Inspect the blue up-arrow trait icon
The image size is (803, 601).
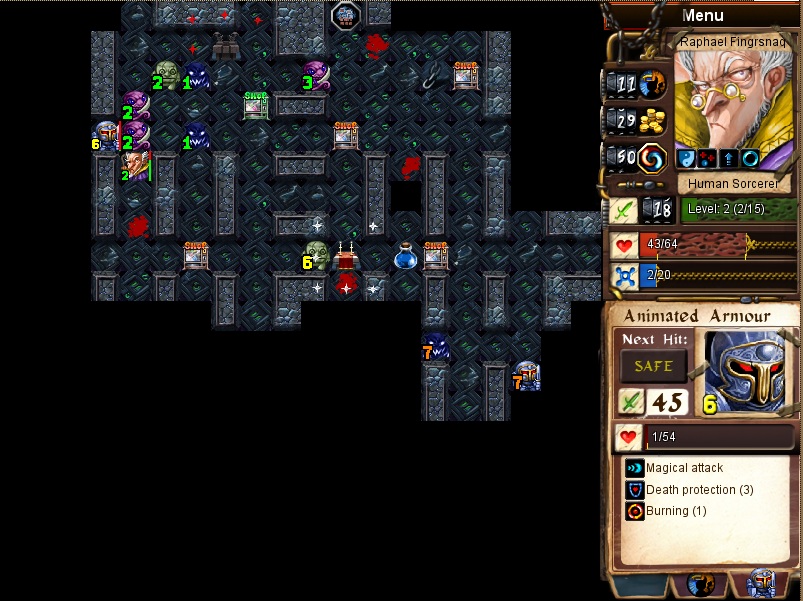[x=727, y=158]
